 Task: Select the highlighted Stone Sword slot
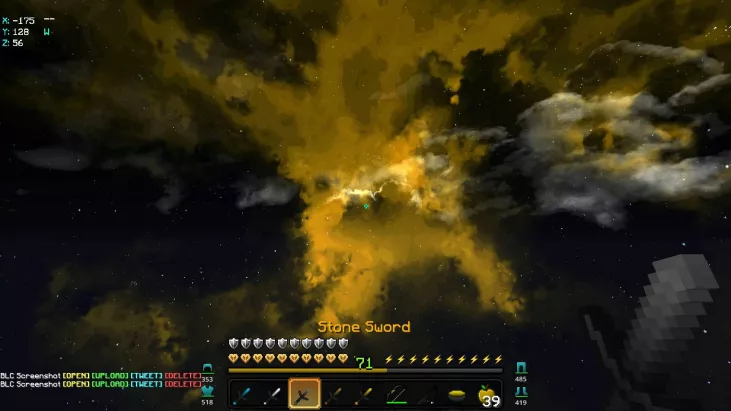[x=304, y=395]
